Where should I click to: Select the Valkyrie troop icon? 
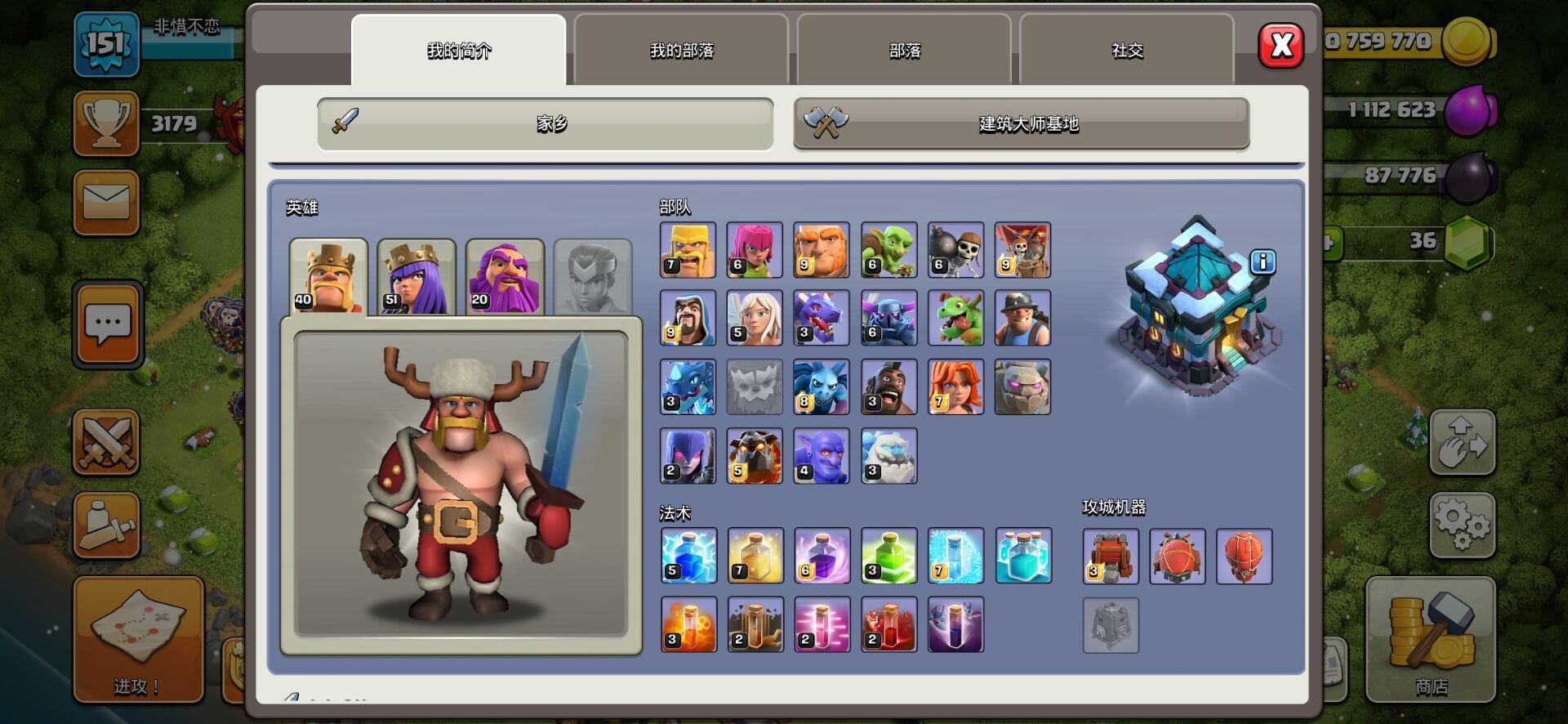pos(955,387)
